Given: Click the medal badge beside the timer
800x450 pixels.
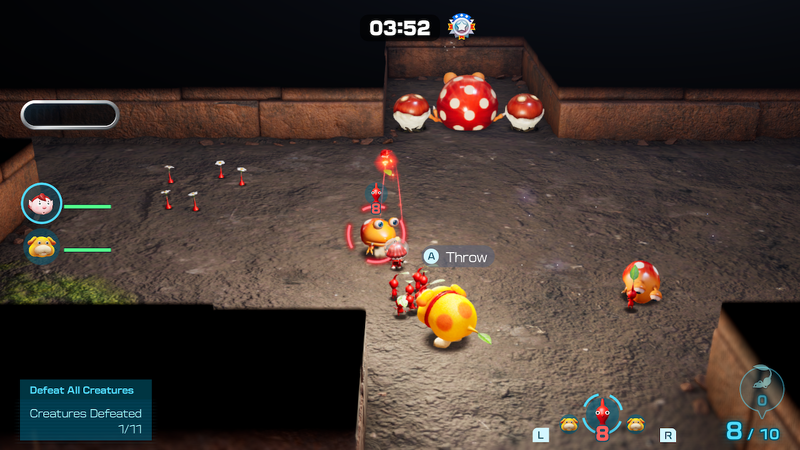Looking at the screenshot, I should point(461,26).
